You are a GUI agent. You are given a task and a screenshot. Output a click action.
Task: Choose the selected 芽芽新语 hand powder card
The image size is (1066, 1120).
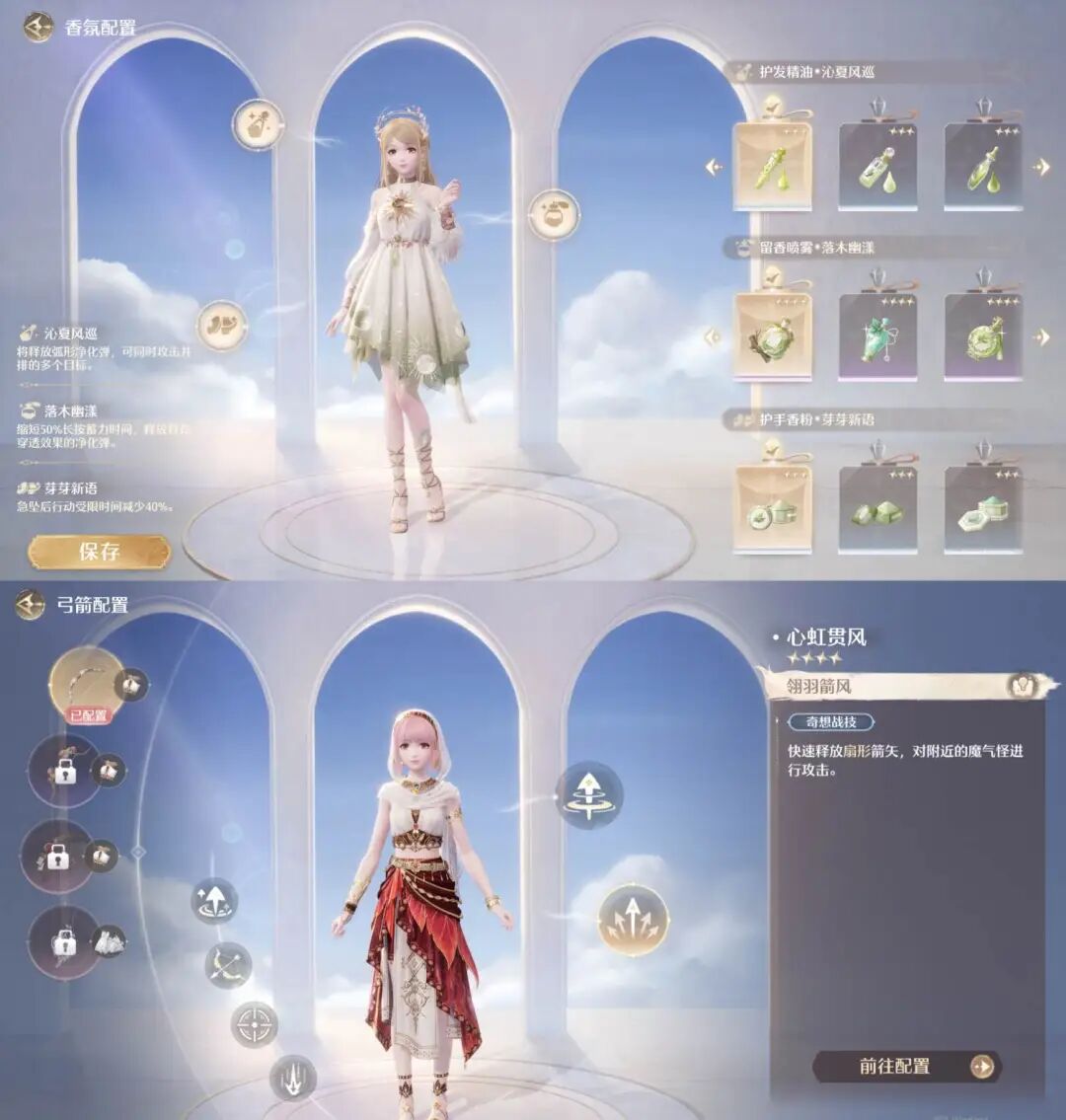(x=772, y=507)
